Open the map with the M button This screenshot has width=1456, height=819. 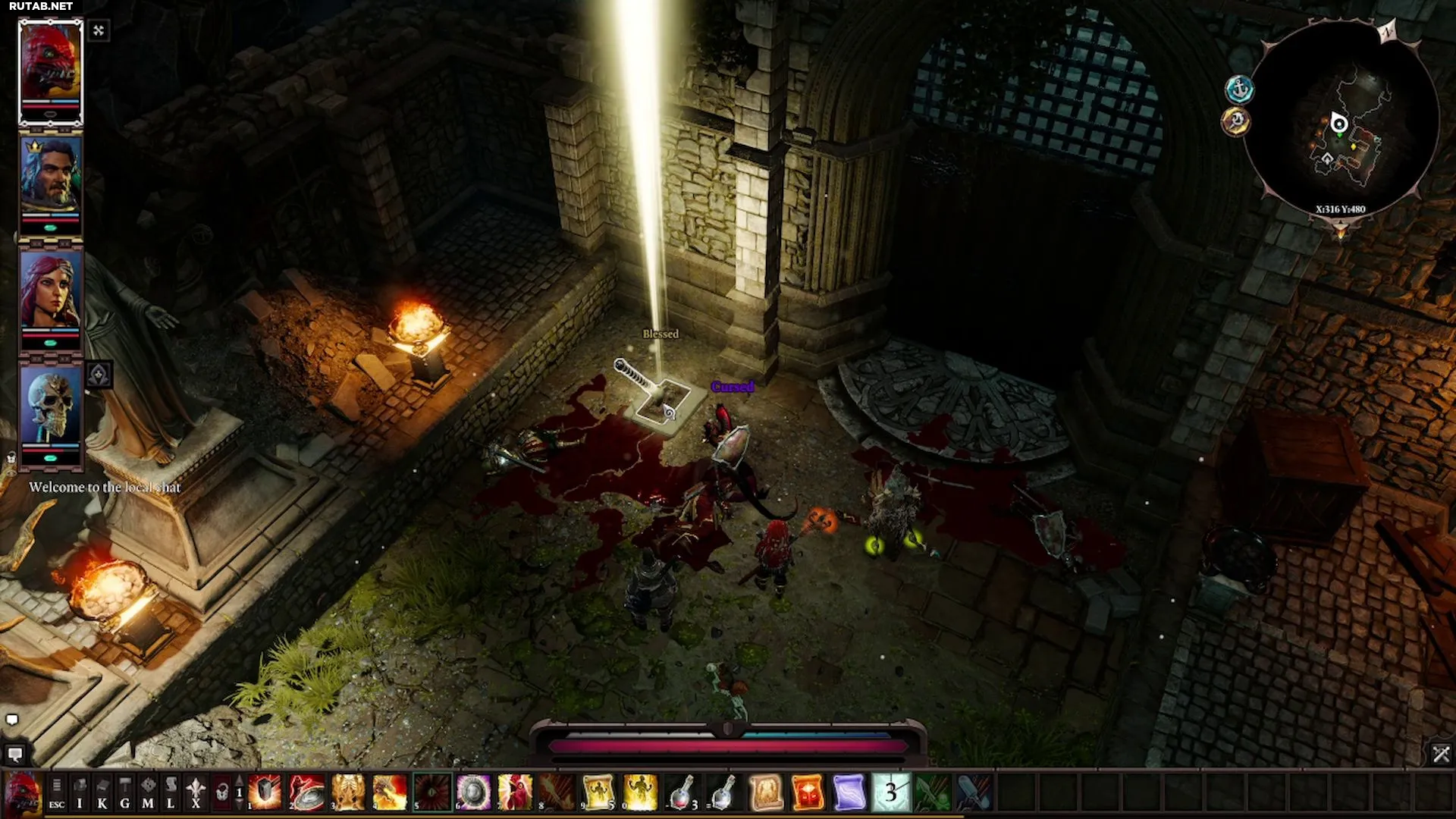tap(148, 792)
